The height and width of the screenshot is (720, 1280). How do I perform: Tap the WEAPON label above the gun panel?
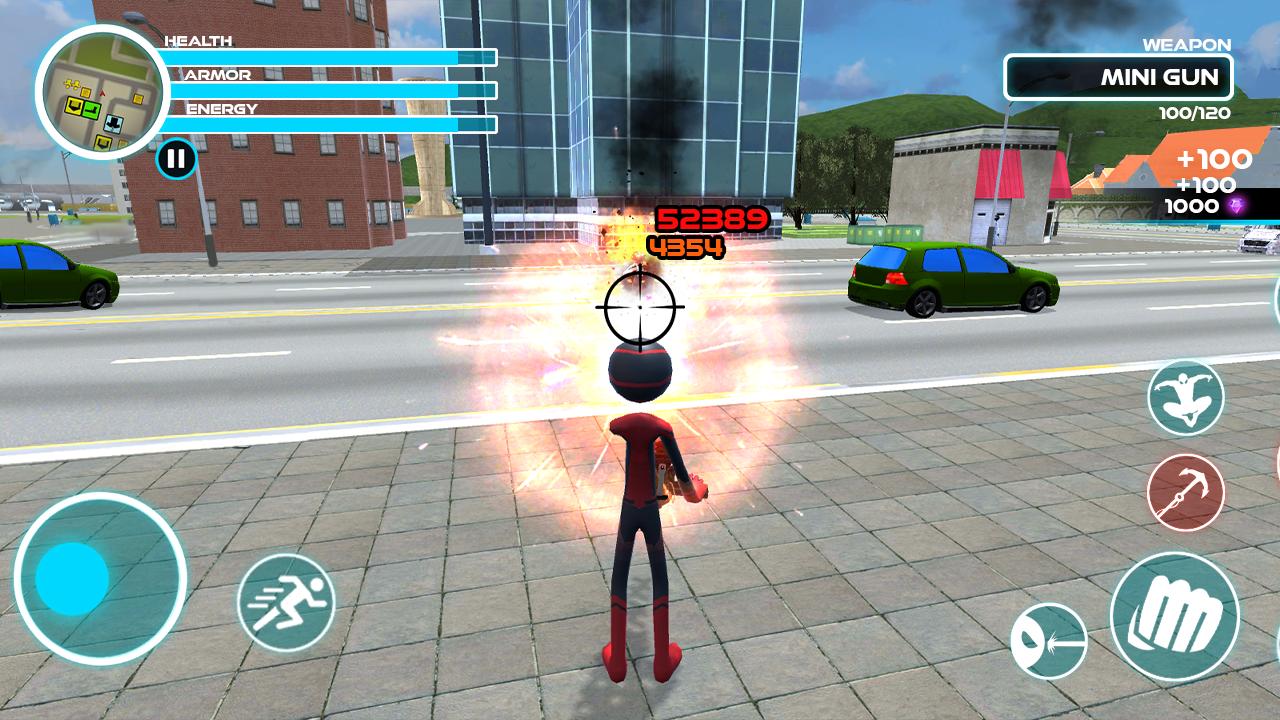1185,43
